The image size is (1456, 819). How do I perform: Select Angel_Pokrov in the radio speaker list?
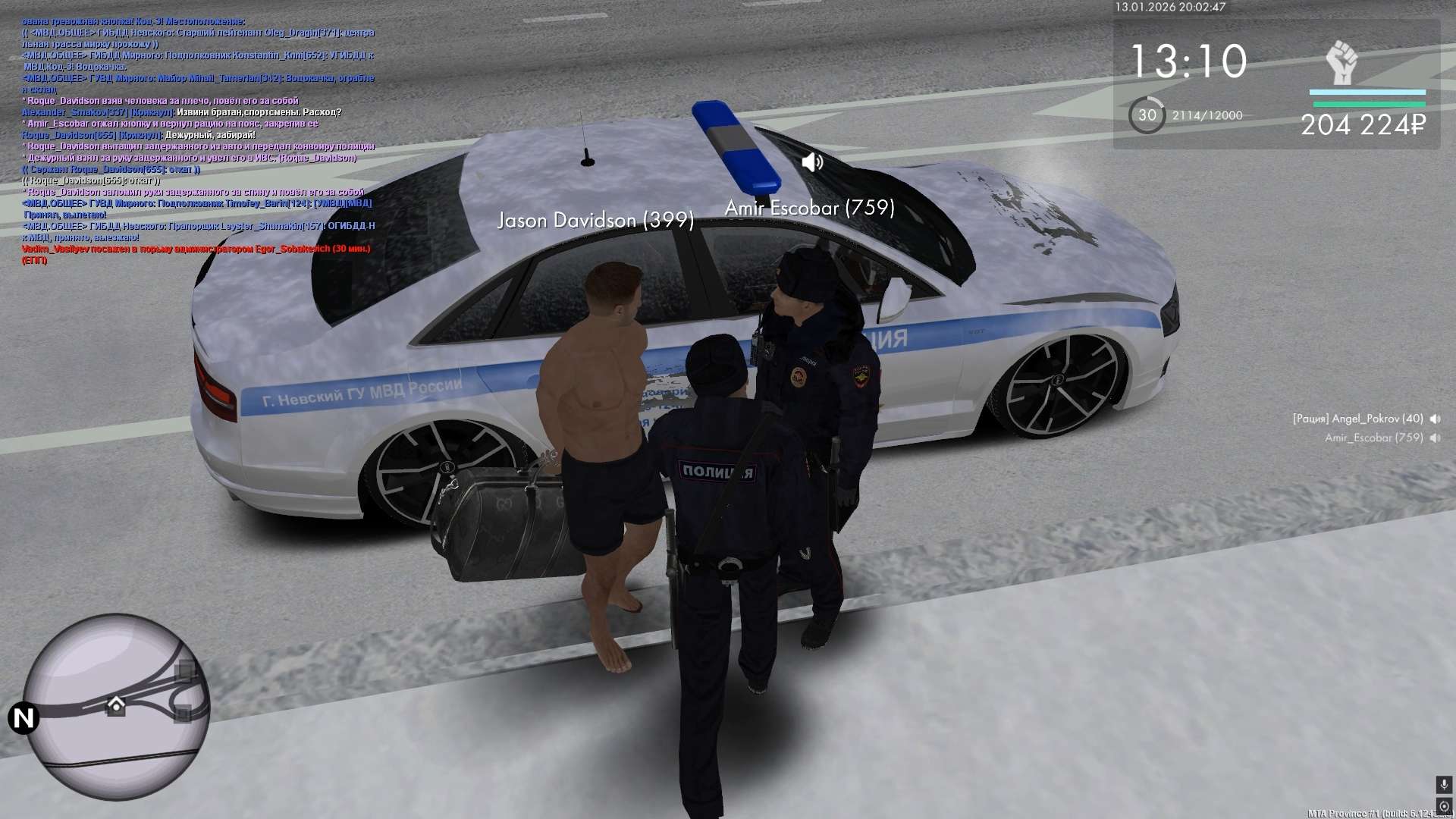(x=1357, y=419)
